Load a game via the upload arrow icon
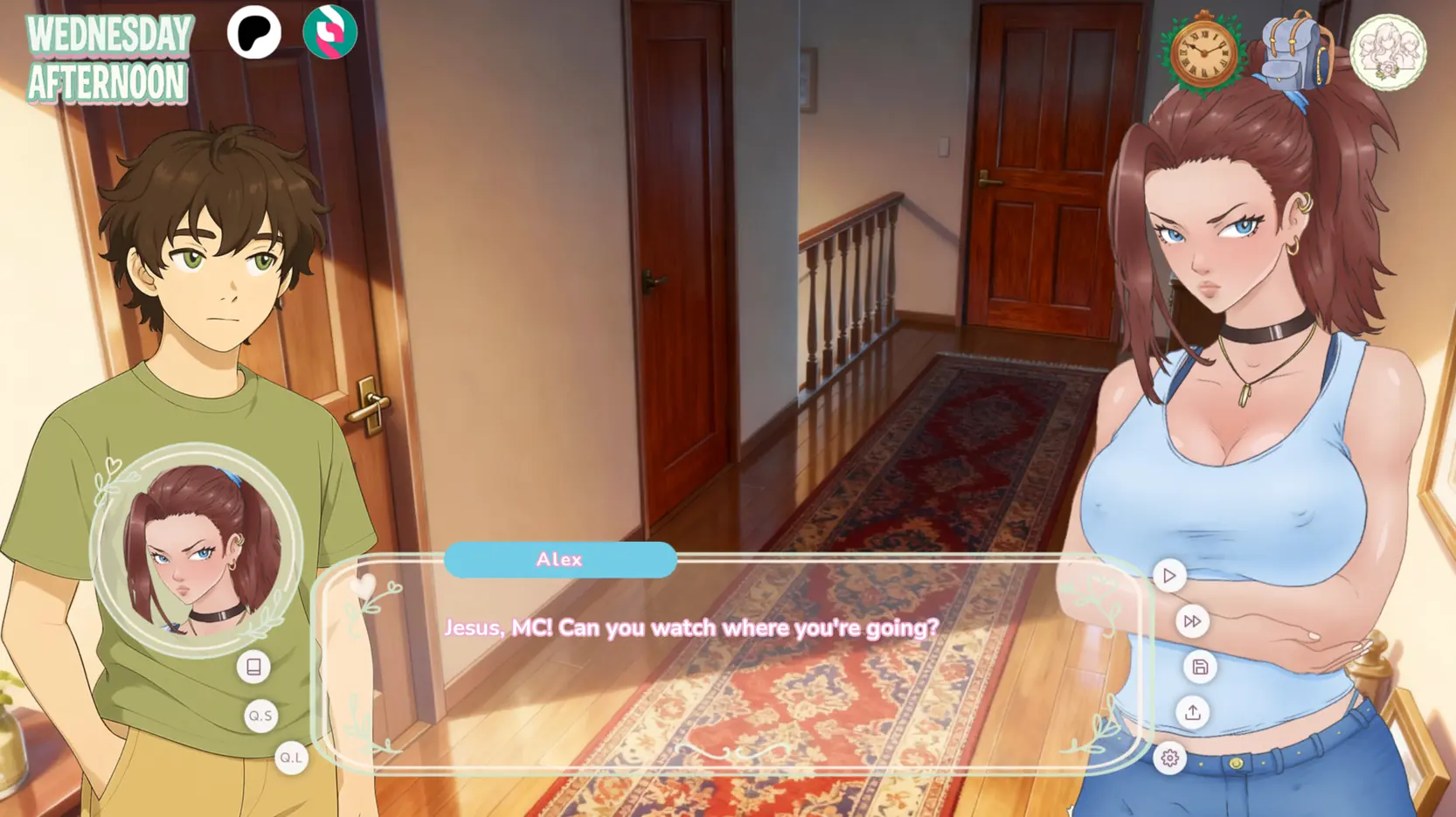The width and height of the screenshot is (1456, 817). (1193, 713)
